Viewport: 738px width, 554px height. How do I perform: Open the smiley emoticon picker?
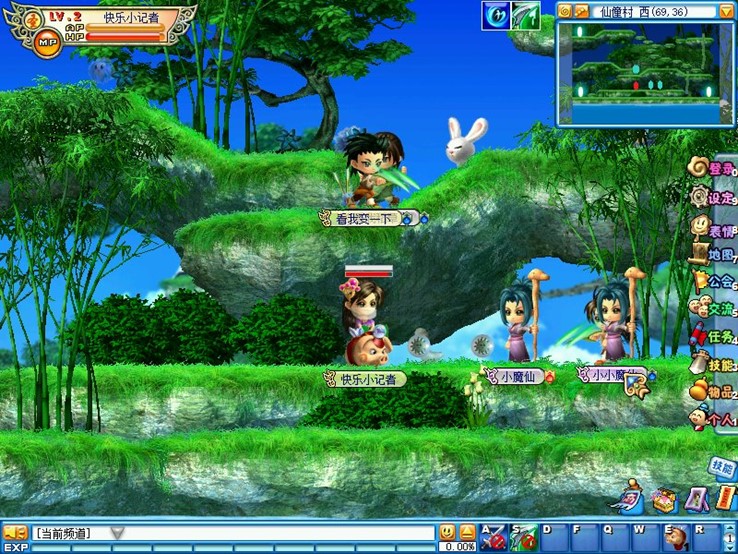point(447,532)
